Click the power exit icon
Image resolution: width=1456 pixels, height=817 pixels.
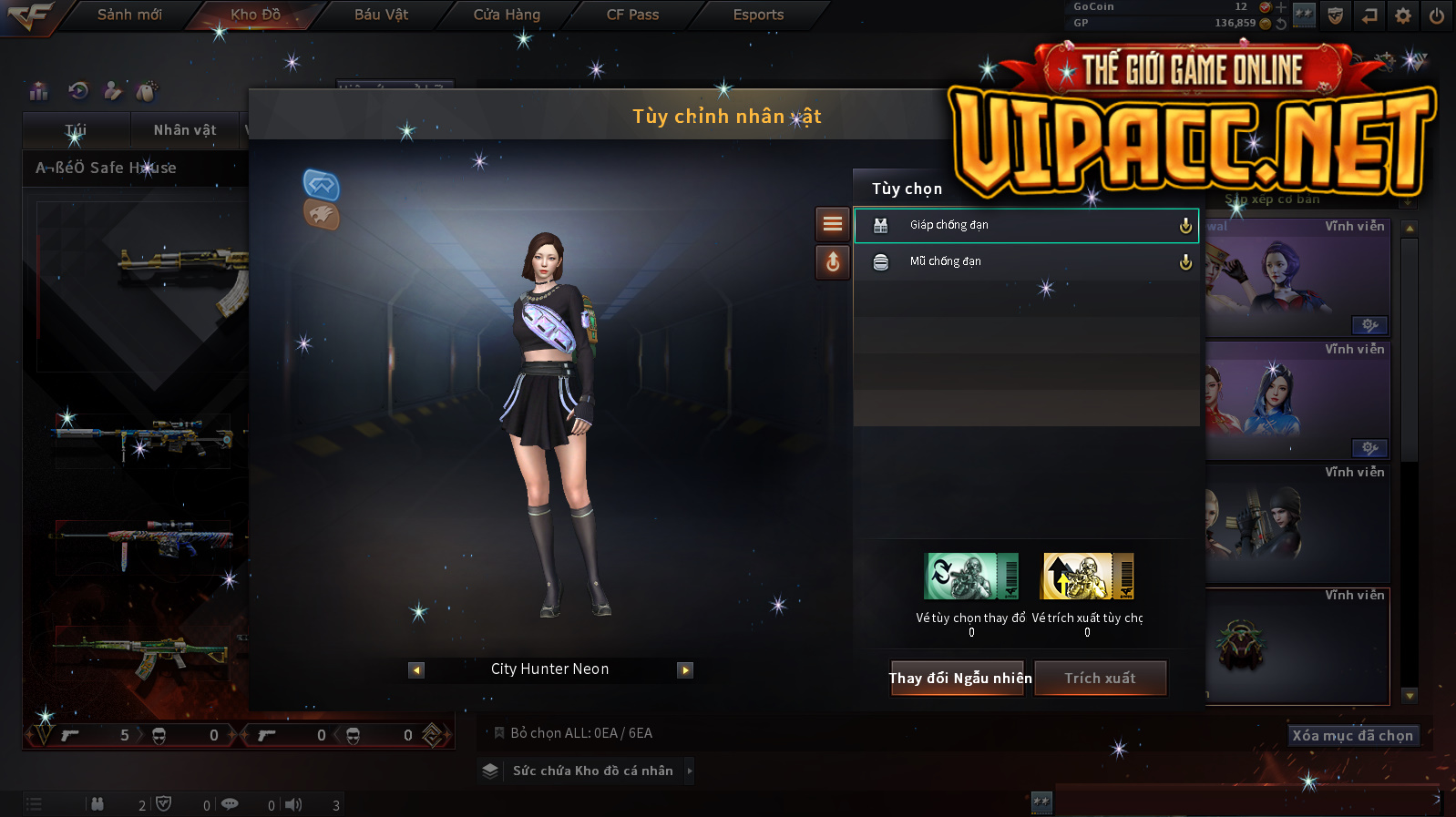pyautogui.click(x=1437, y=15)
